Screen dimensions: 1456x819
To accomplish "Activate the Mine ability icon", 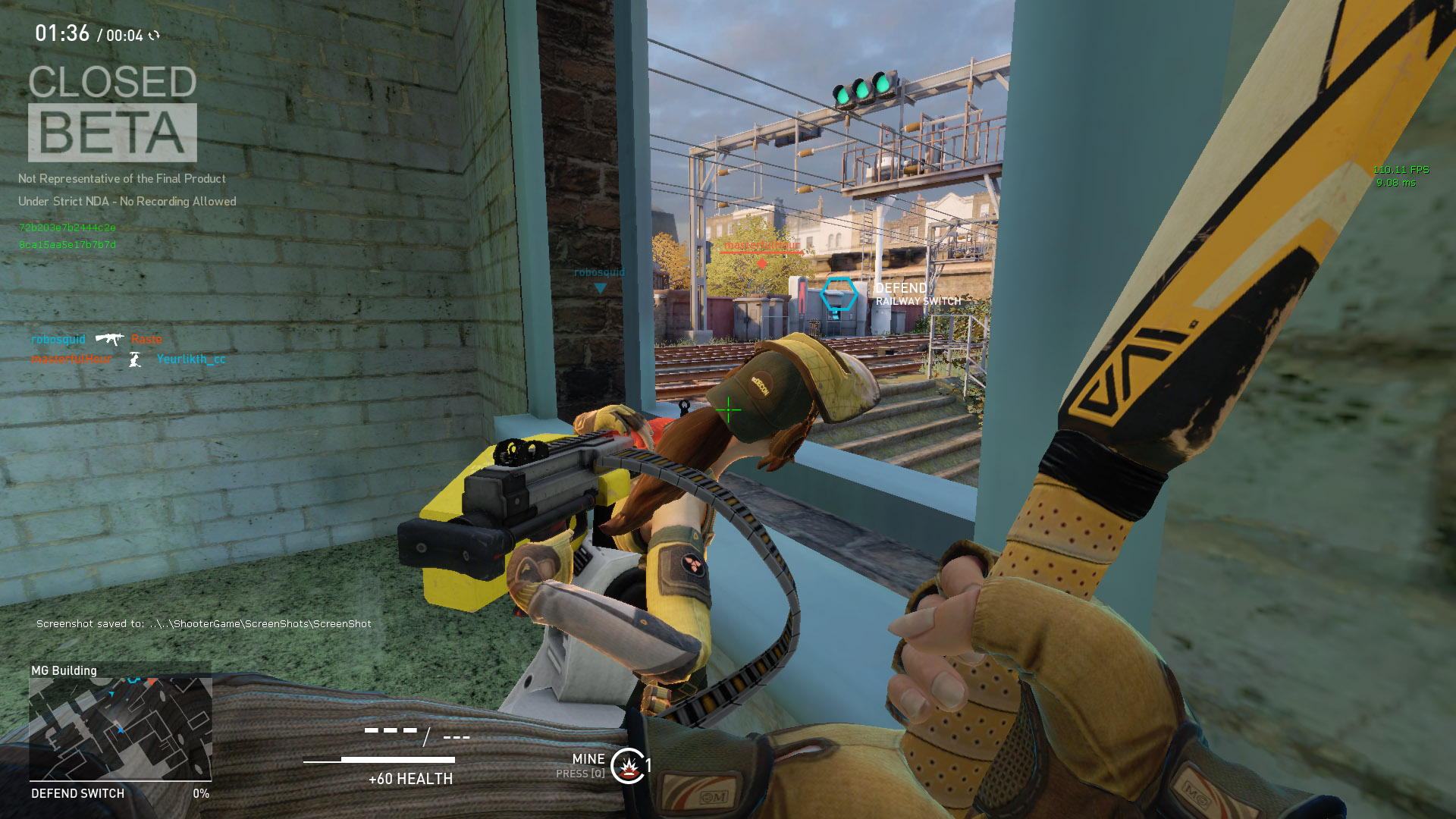I will [x=628, y=766].
